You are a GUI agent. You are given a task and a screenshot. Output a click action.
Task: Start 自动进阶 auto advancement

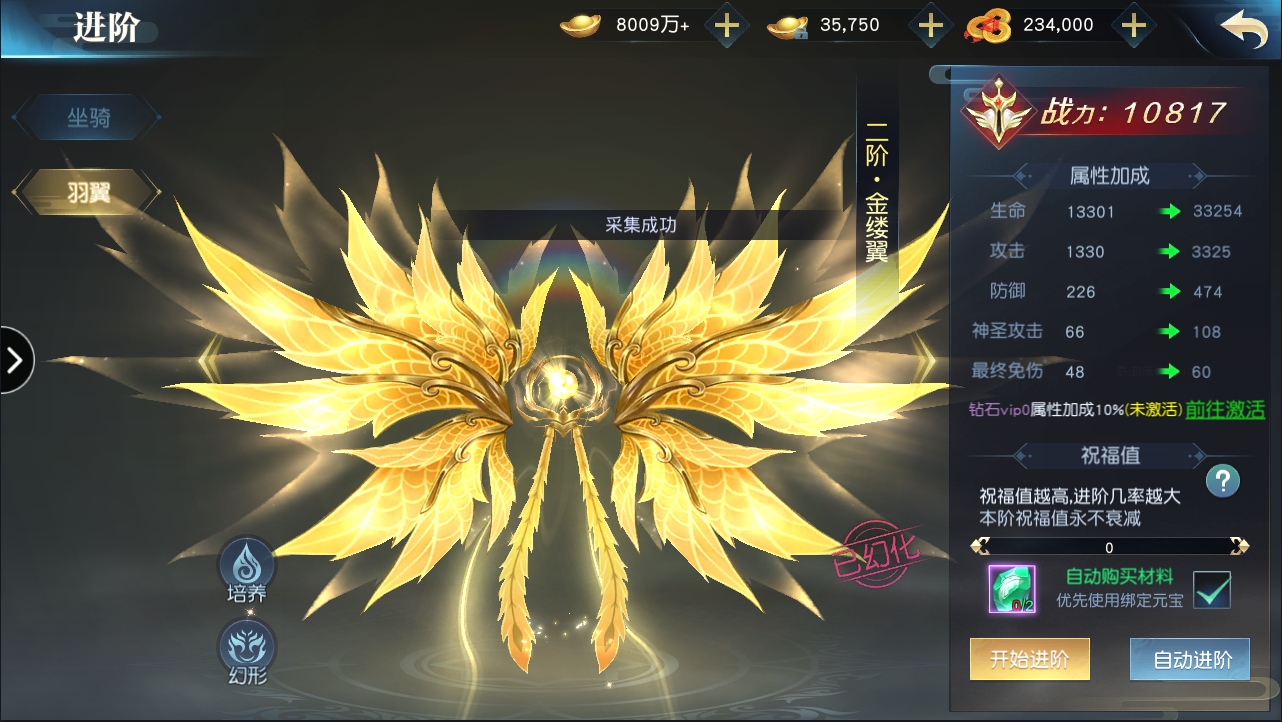1189,660
